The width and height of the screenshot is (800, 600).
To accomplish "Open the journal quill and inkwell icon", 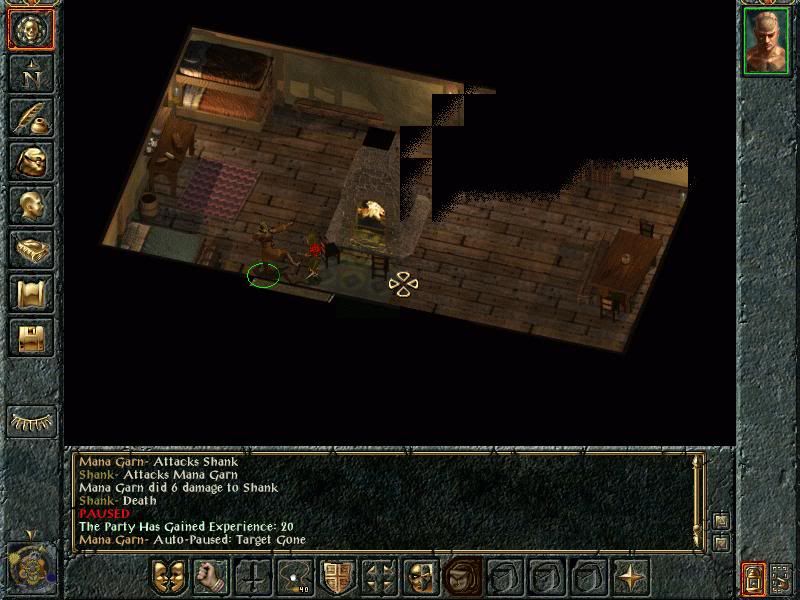I will 31,117.
